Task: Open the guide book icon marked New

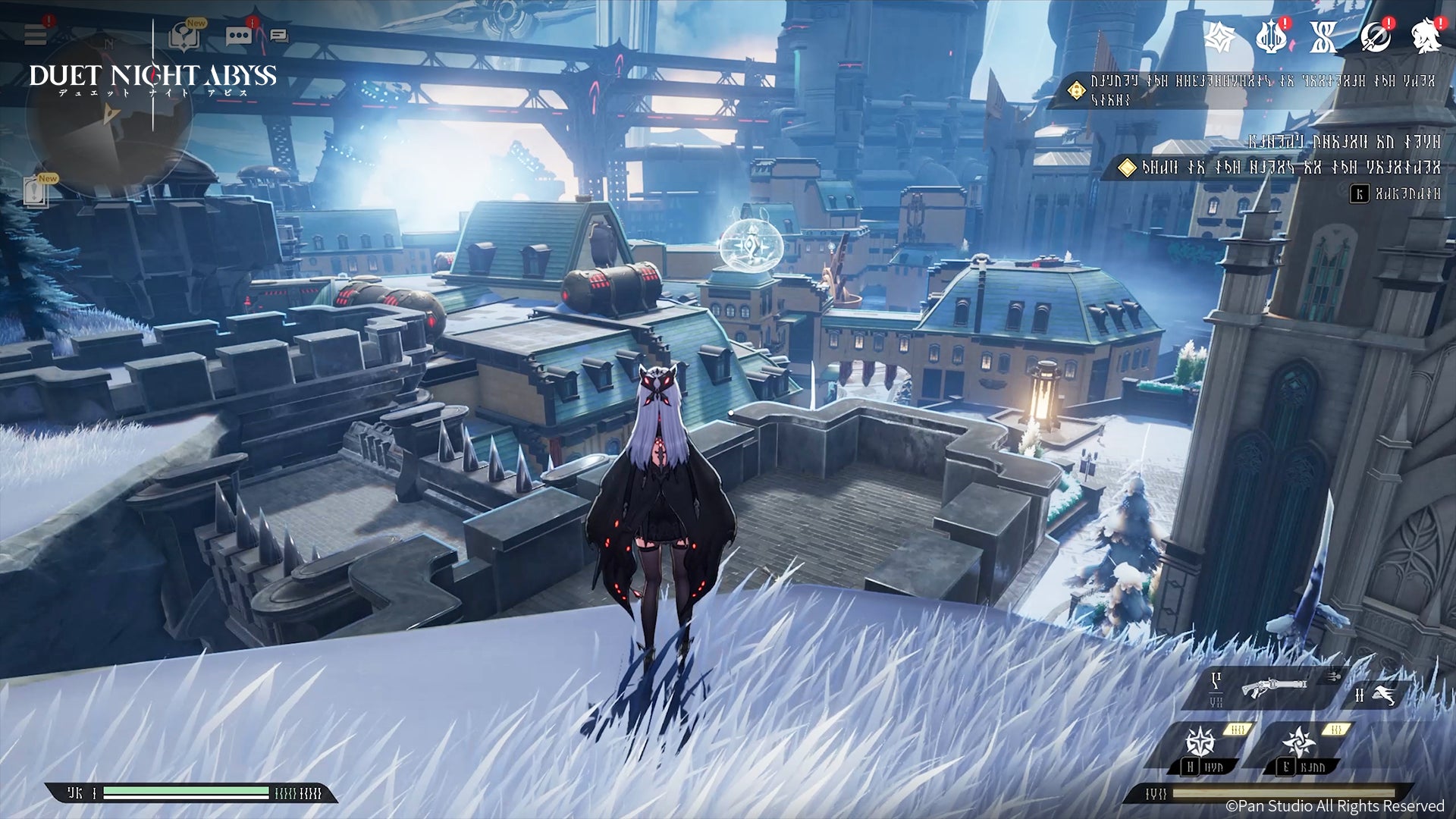Action: (x=184, y=36)
